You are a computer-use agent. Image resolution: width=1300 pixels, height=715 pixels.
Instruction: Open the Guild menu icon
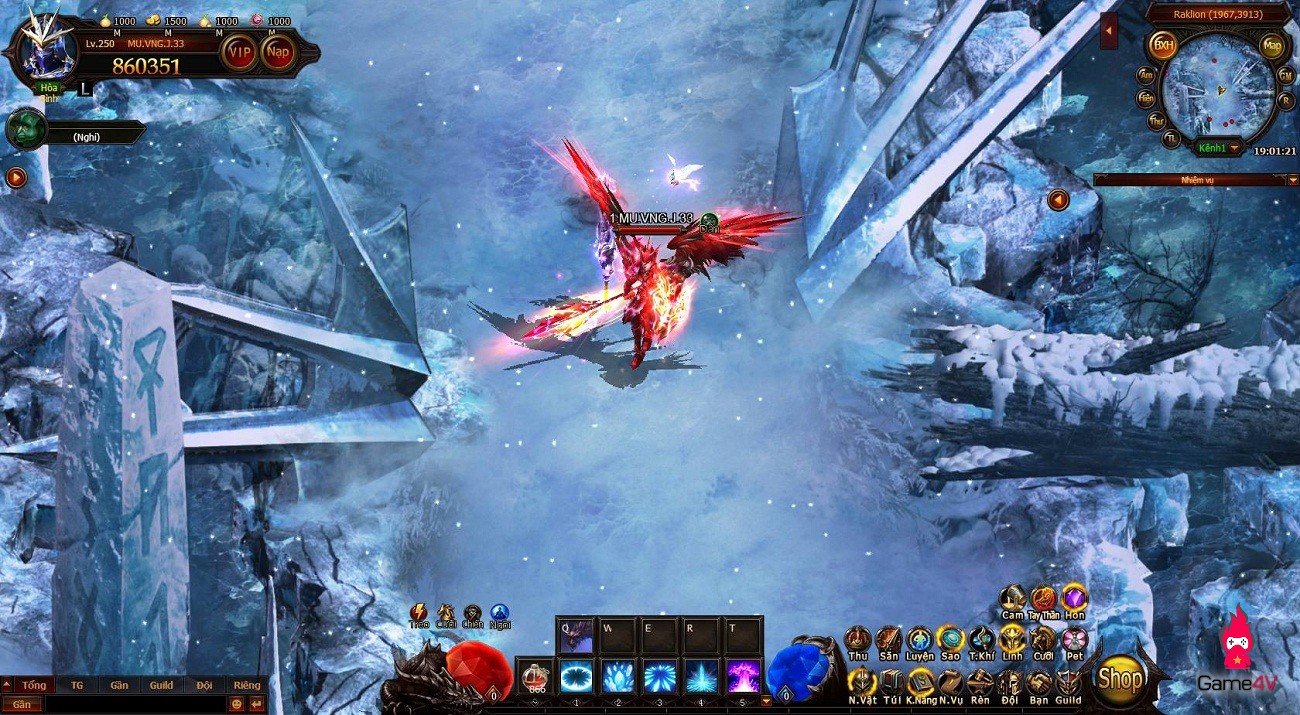coord(1068,682)
